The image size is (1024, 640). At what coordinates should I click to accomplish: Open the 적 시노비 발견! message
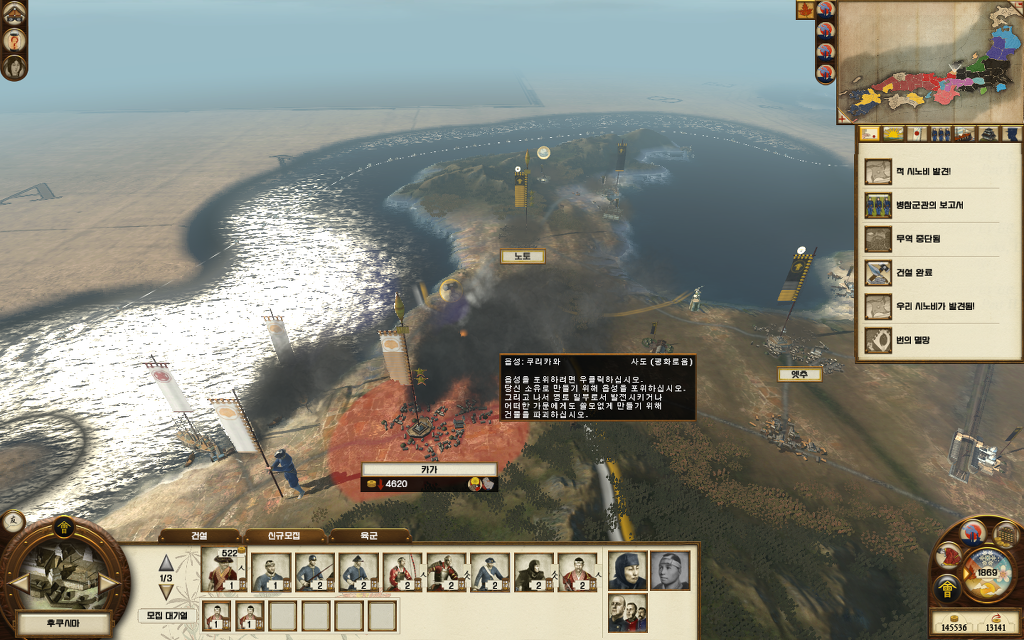pos(939,171)
